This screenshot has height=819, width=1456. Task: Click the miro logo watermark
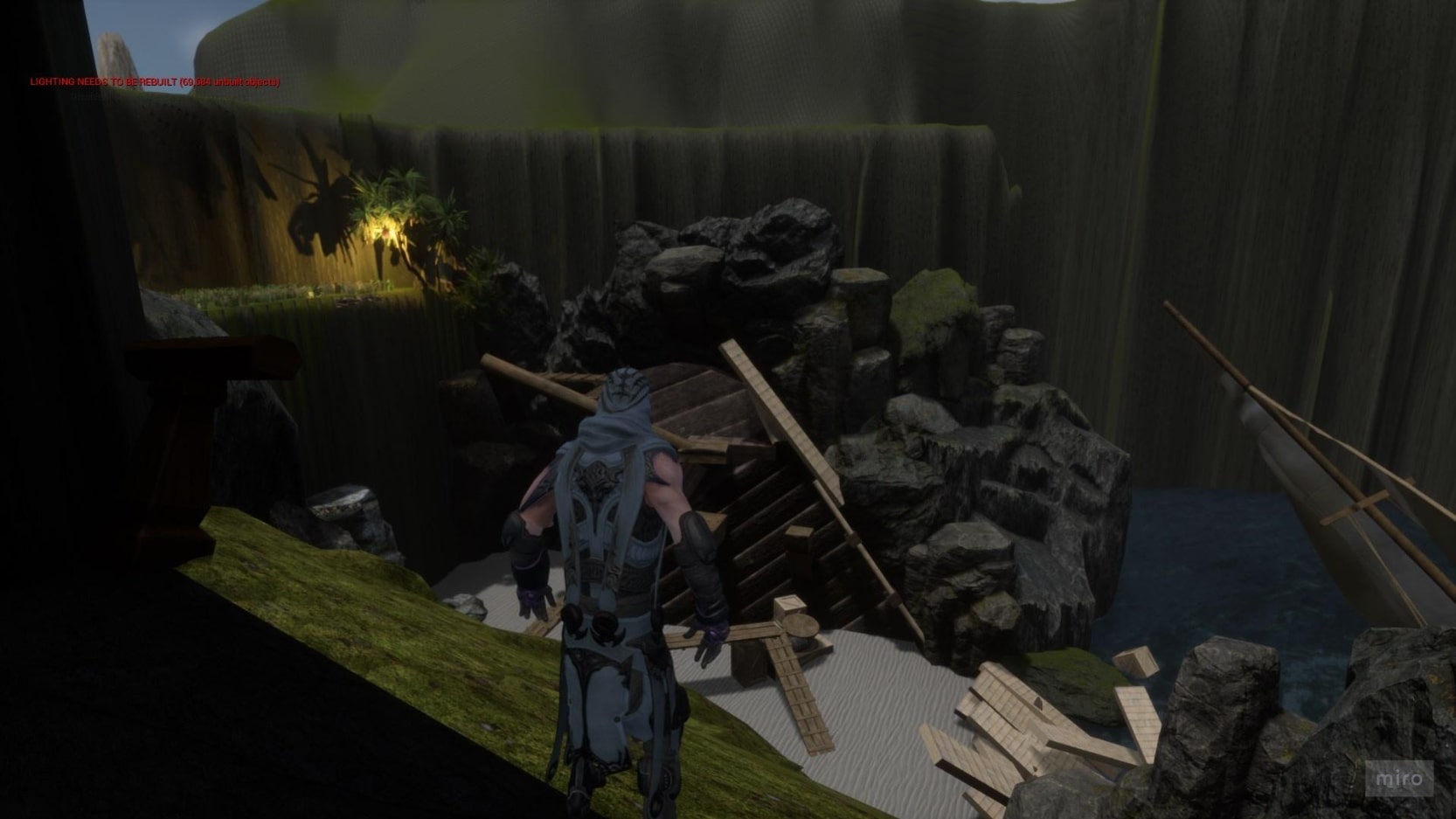click(x=1398, y=778)
